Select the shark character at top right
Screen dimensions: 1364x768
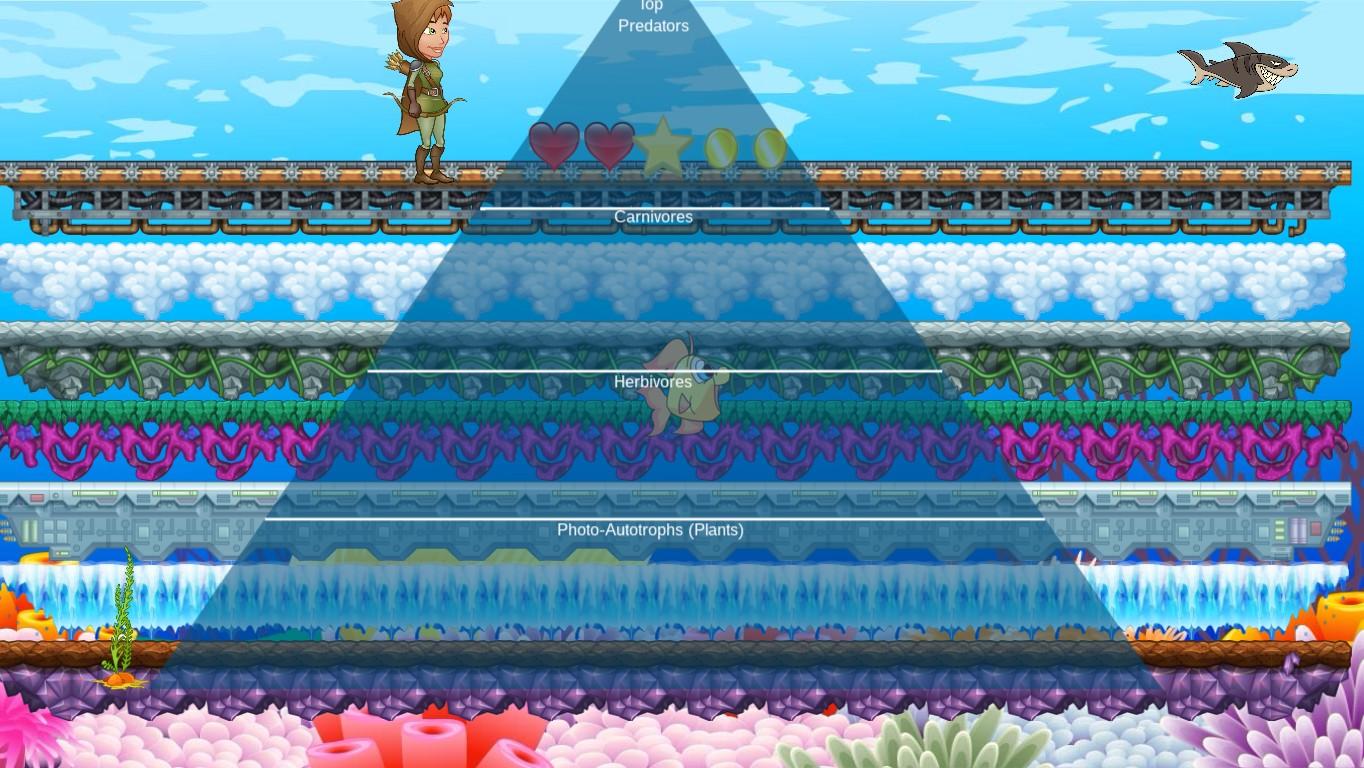pos(1238,67)
